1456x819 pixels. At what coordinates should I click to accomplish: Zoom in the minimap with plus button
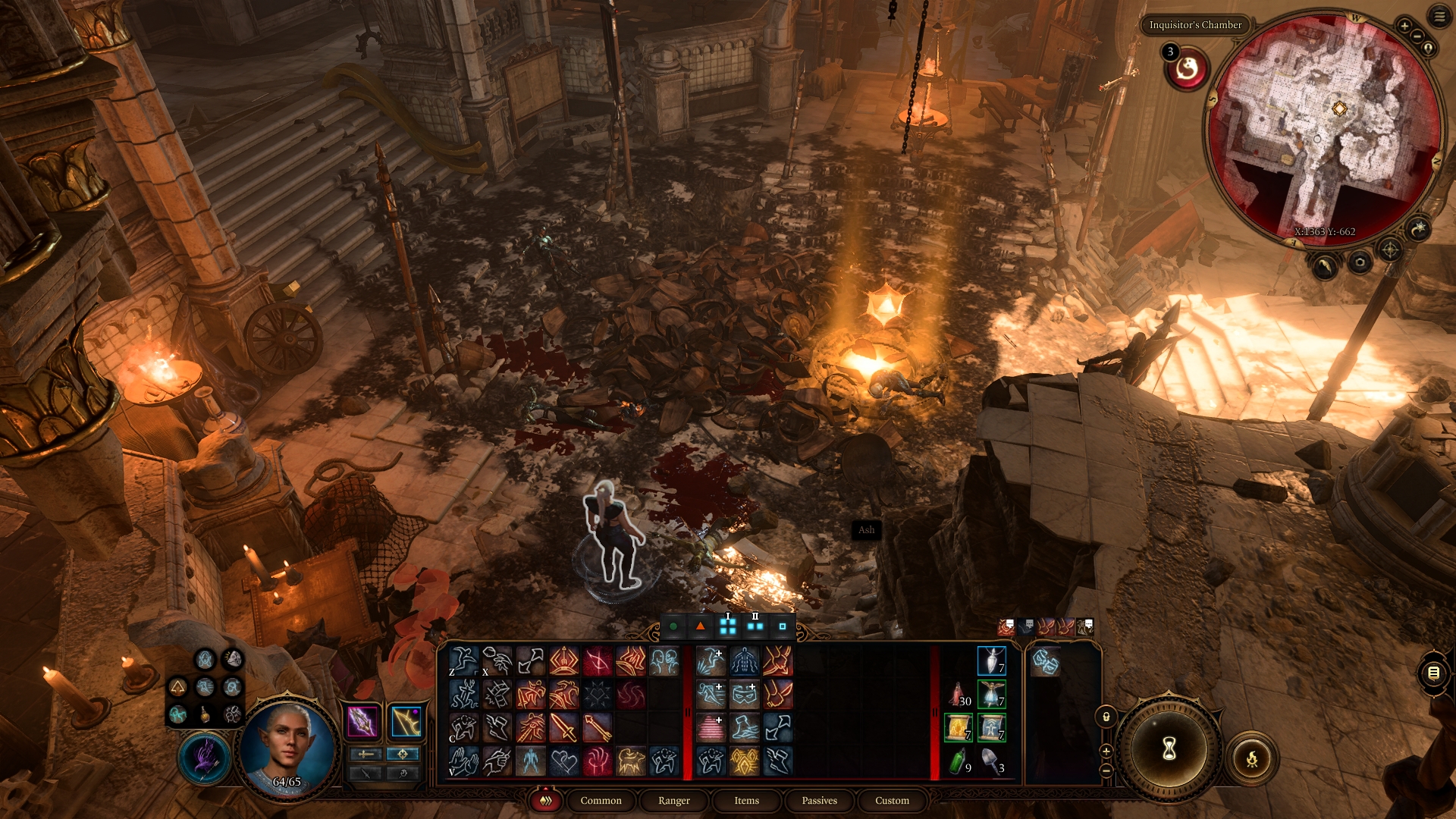point(1404,26)
